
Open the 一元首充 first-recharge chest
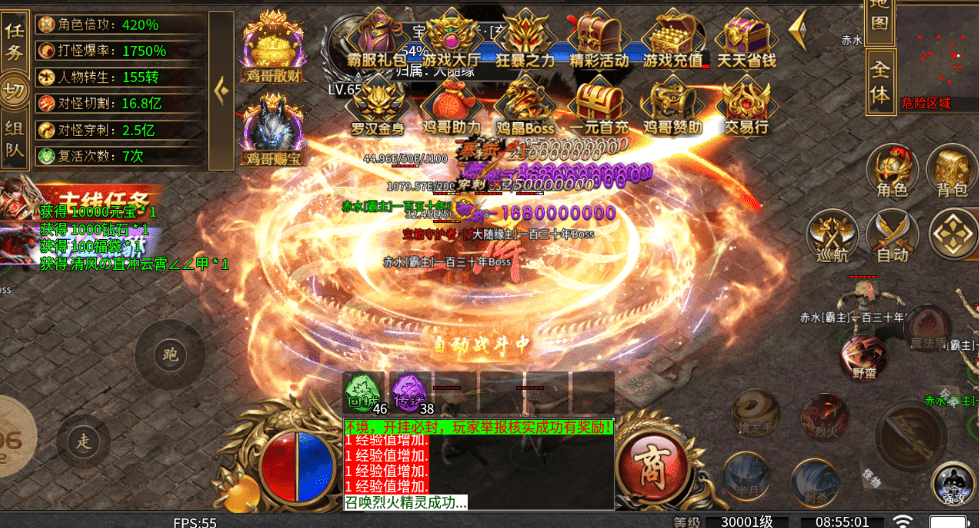pyautogui.click(x=599, y=106)
